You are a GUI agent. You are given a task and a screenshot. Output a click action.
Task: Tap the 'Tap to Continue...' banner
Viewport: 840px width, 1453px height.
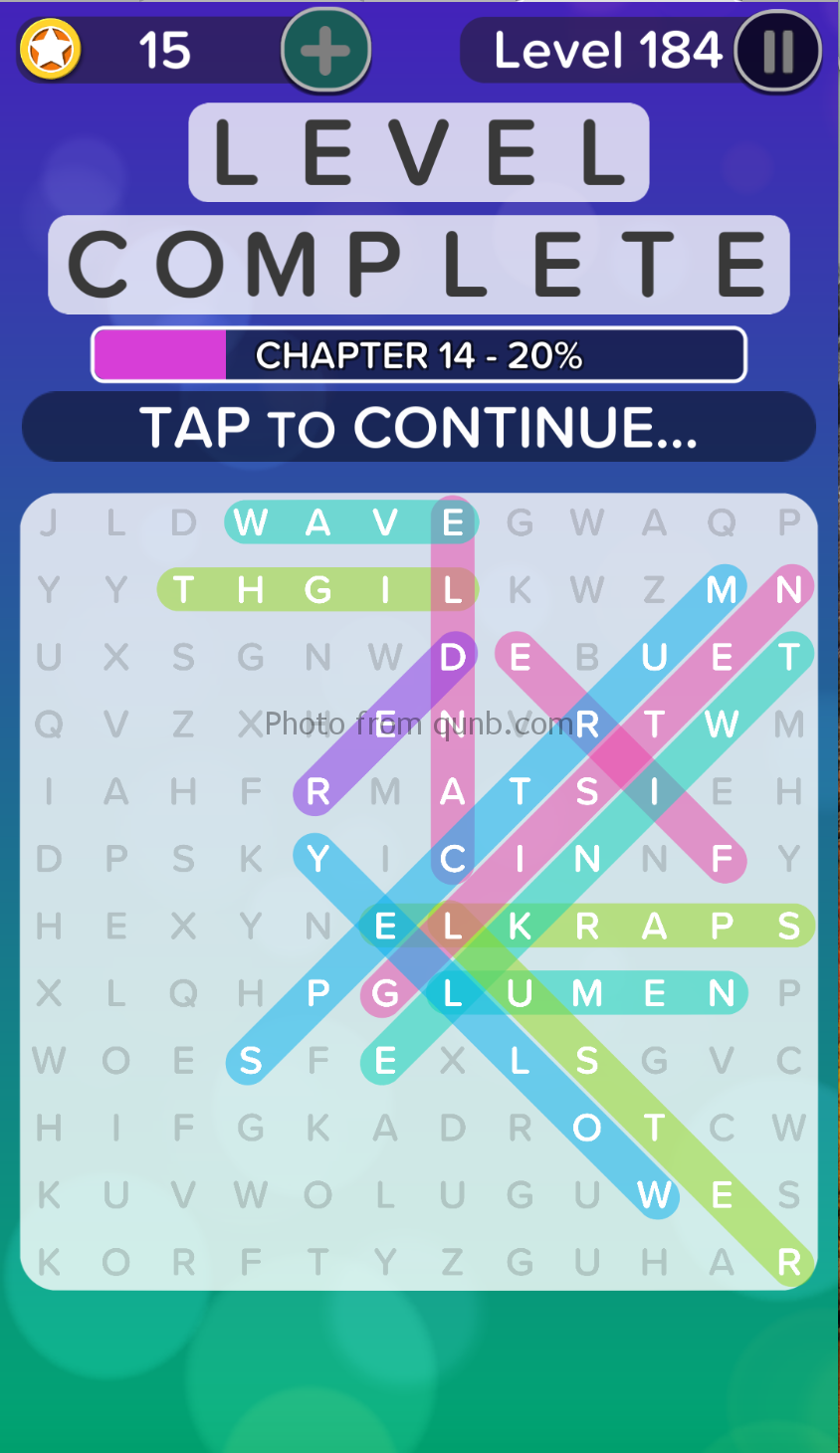click(x=419, y=427)
